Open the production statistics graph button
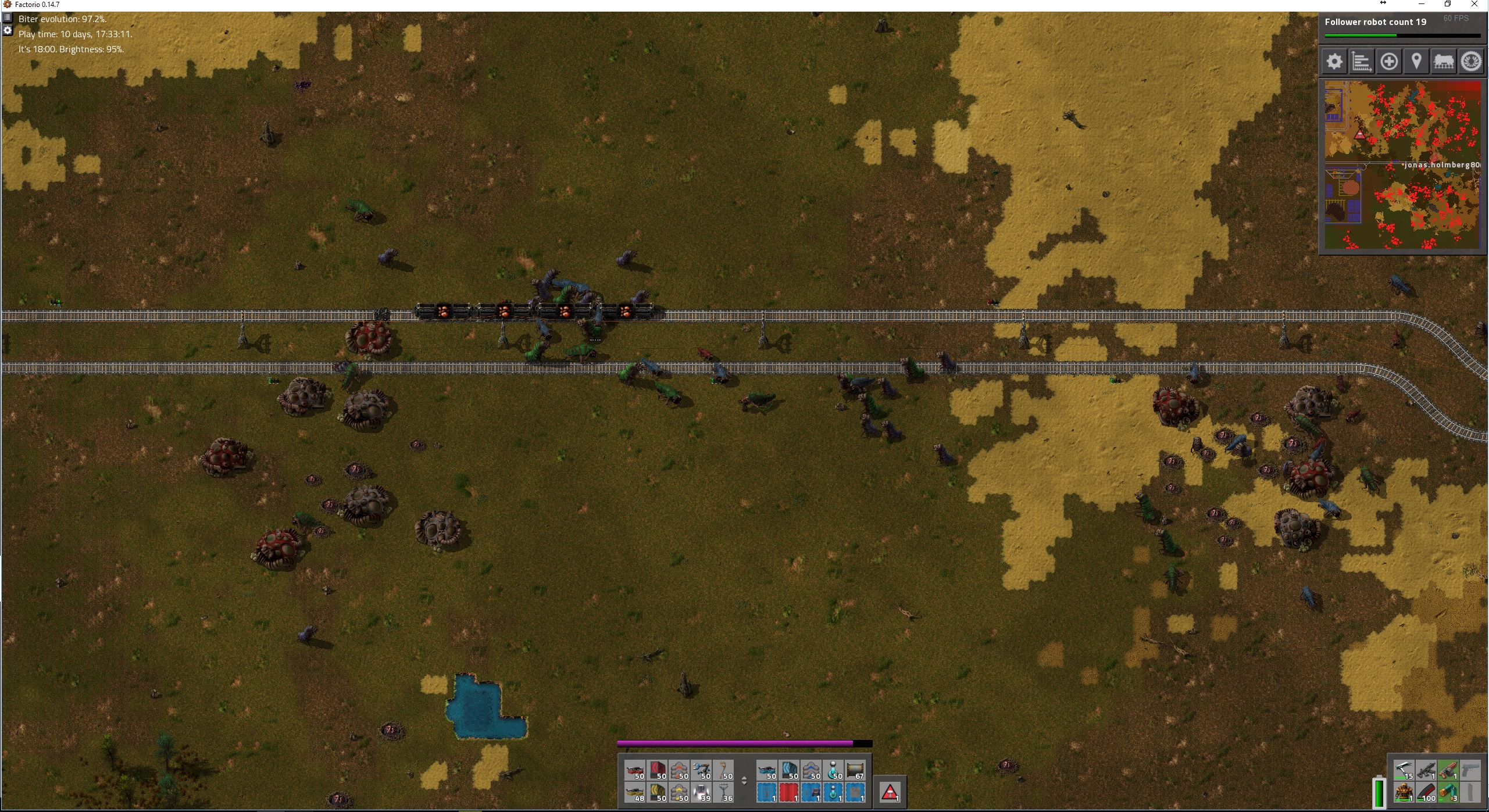 click(1362, 62)
